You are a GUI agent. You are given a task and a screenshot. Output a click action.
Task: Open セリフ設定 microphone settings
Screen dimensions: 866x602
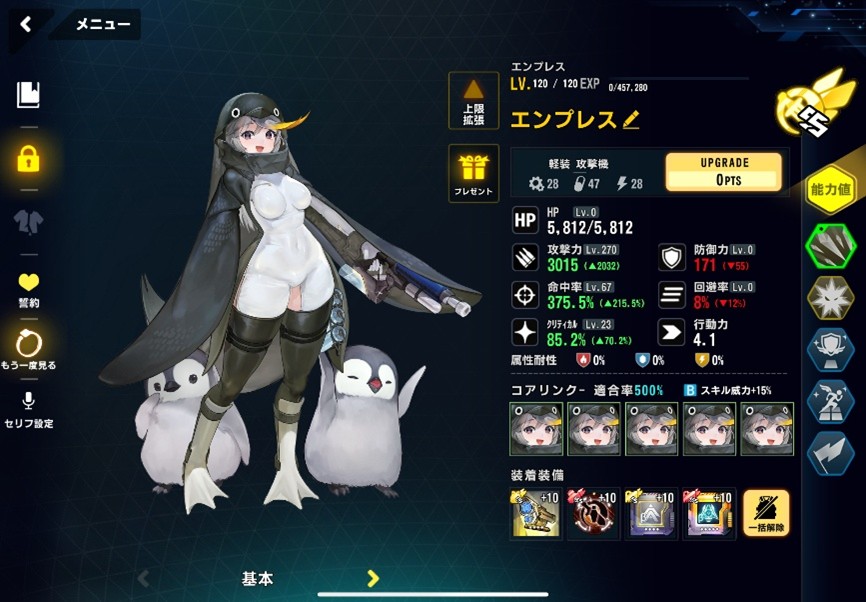click(28, 408)
